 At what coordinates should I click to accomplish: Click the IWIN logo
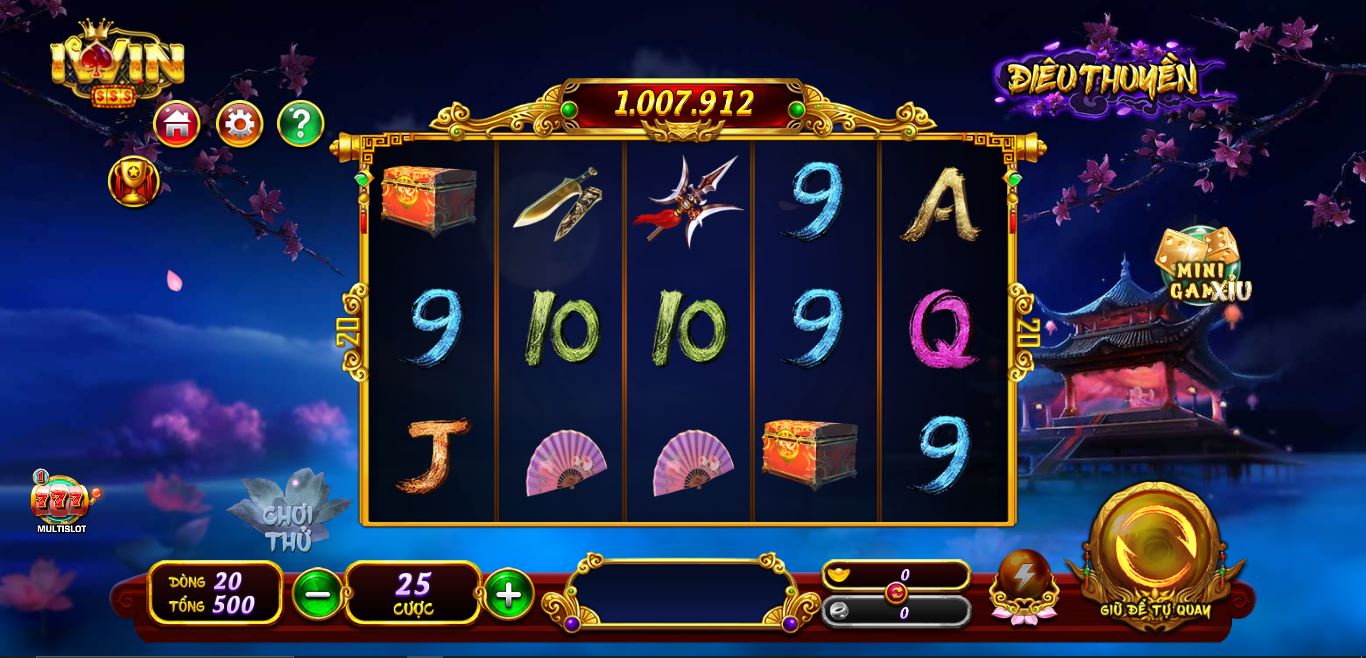(x=117, y=66)
